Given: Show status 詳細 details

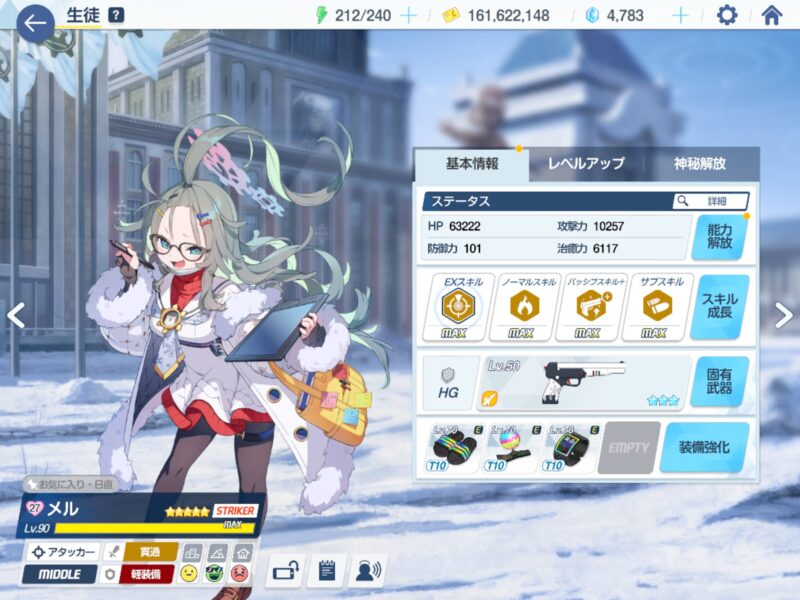Looking at the screenshot, I should point(710,201).
